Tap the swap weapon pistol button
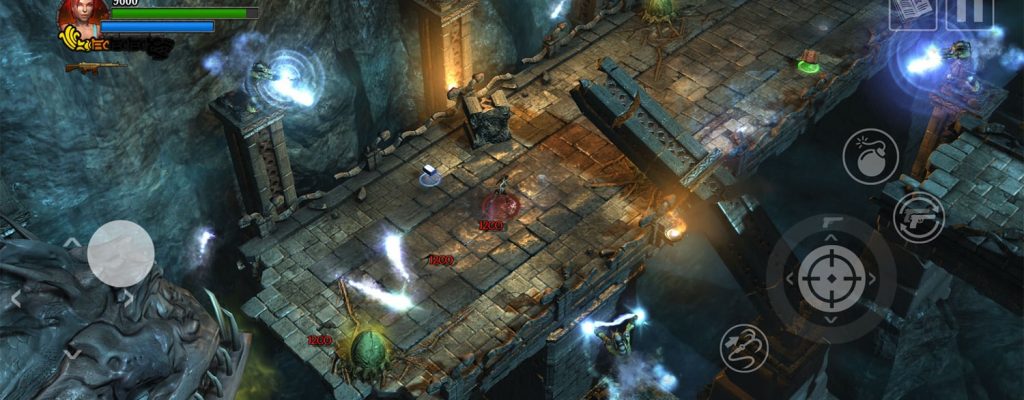Image resolution: width=1024 pixels, height=400 pixels. coord(919,218)
